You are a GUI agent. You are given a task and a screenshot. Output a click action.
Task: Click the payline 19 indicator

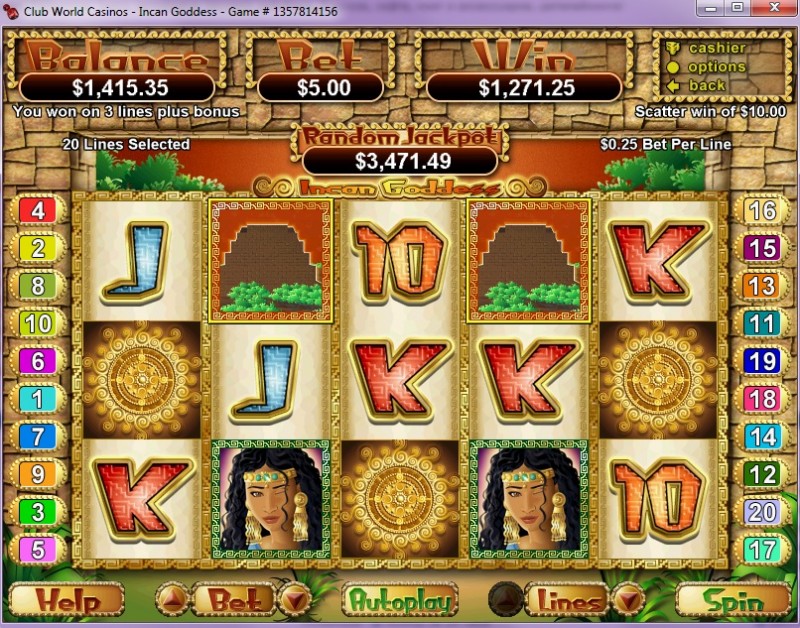pyautogui.click(x=762, y=361)
